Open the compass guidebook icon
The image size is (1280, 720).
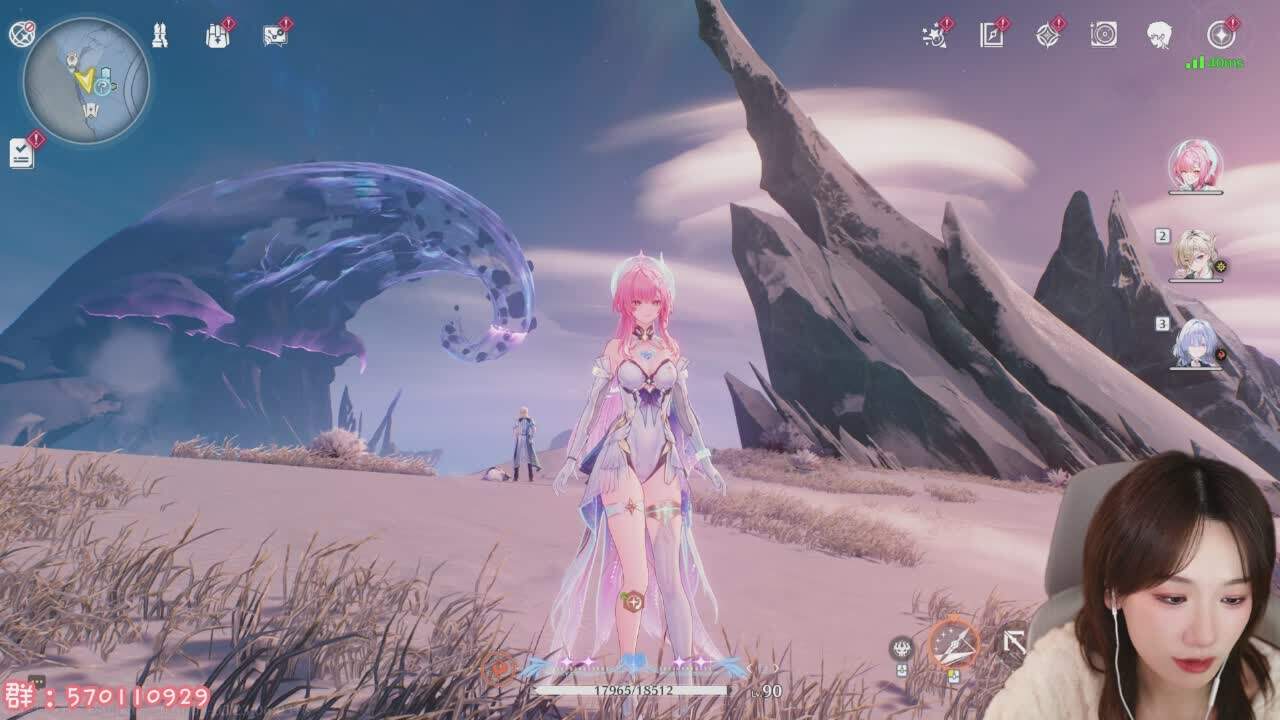(x=991, y=36)
